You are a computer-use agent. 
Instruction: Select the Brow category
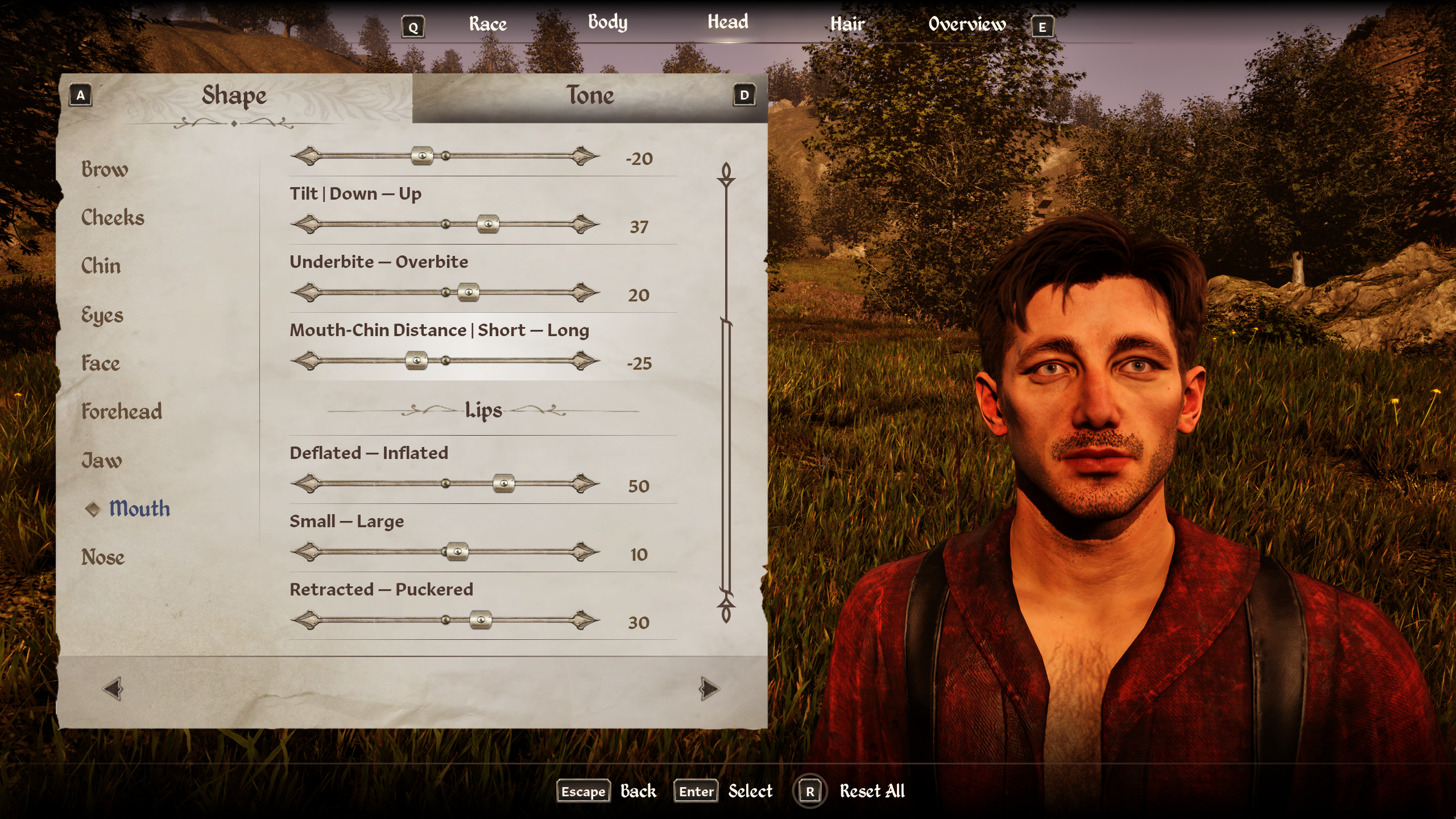tap(105, 169)
